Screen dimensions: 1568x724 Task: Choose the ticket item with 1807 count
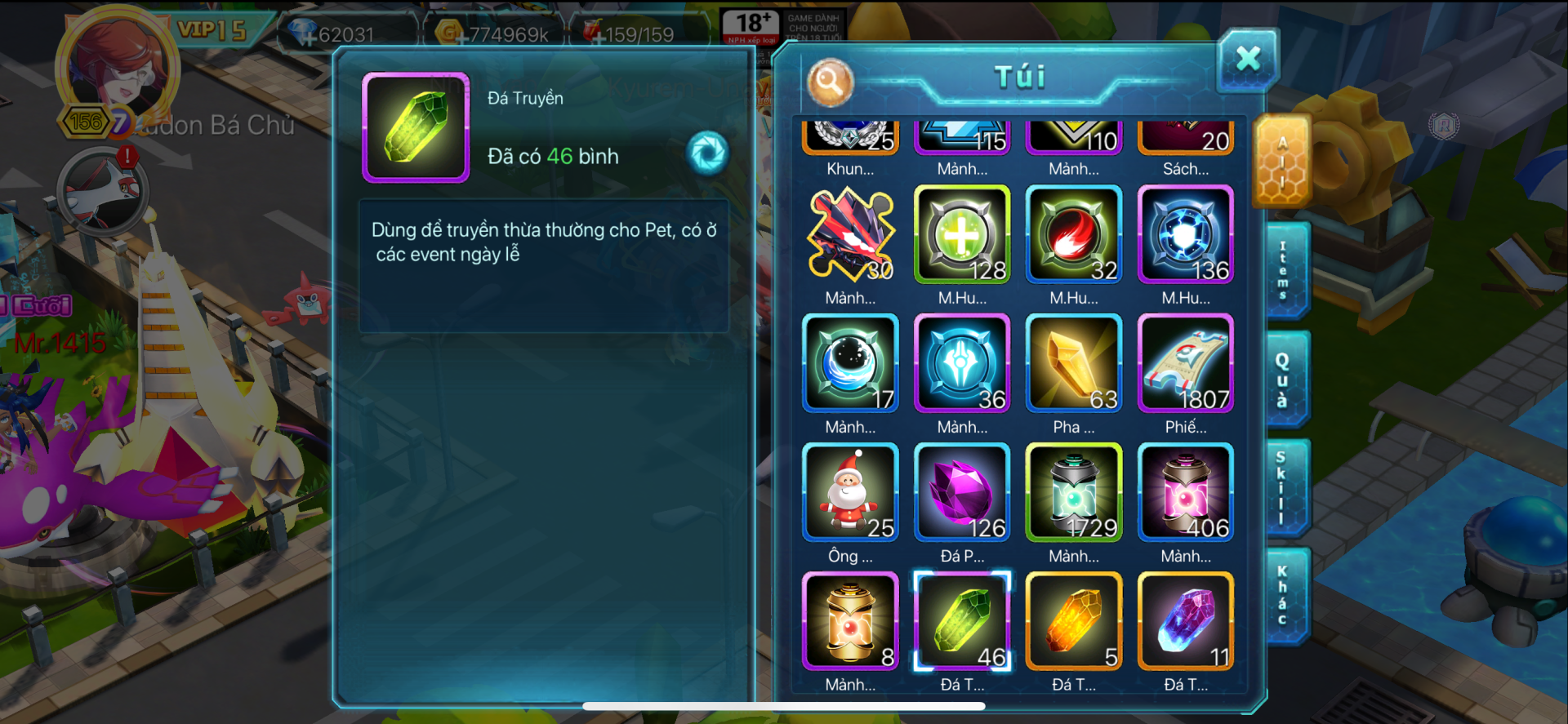coord(1186,363)
